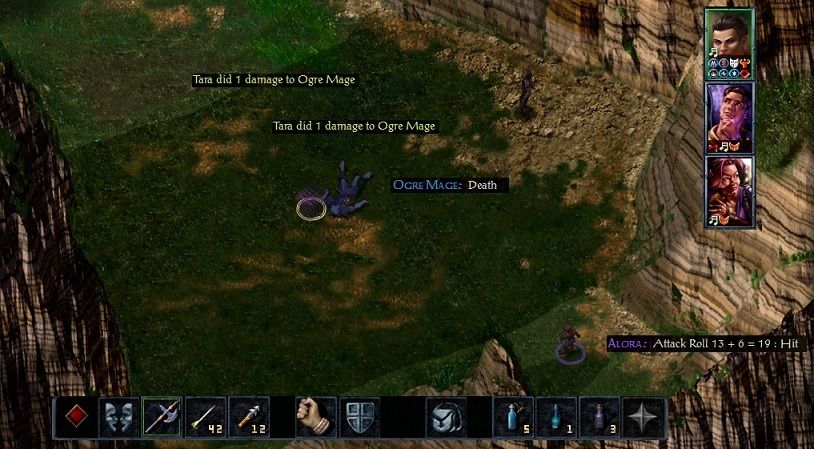Select the arrow slot showing 42

(x=205, y=416)
